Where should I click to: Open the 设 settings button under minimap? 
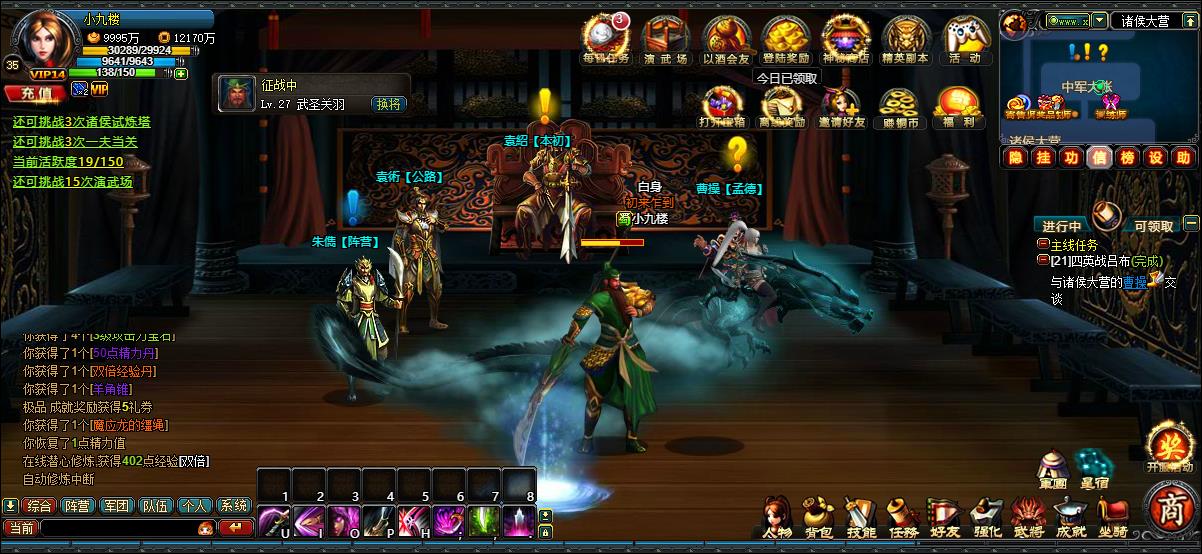tap(1155, 158)
